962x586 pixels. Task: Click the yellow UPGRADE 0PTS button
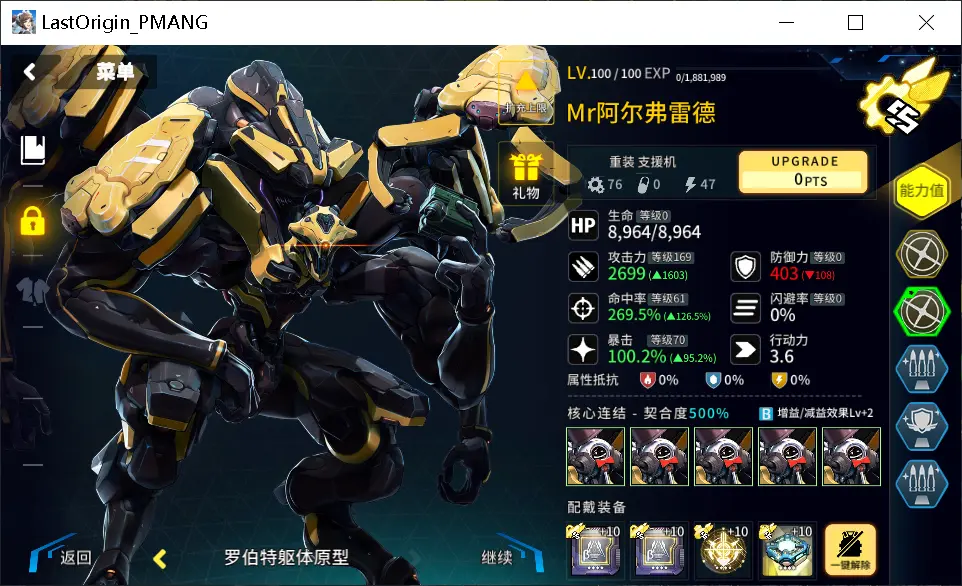tap(804, 171)
